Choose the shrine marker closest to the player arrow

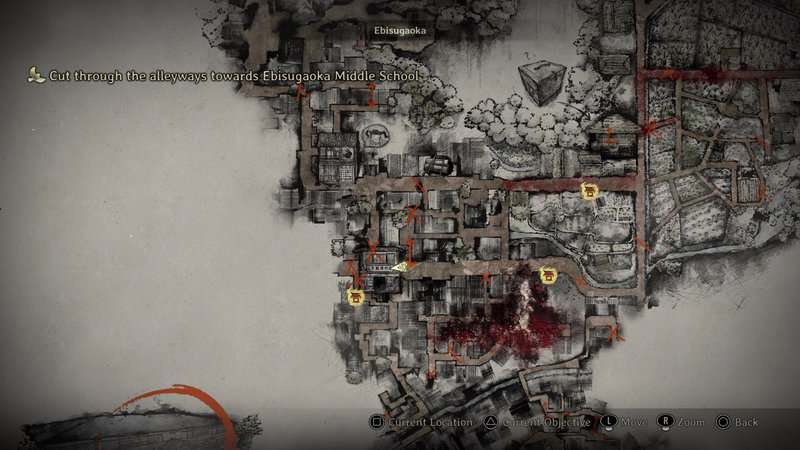[x=355, y=296]
